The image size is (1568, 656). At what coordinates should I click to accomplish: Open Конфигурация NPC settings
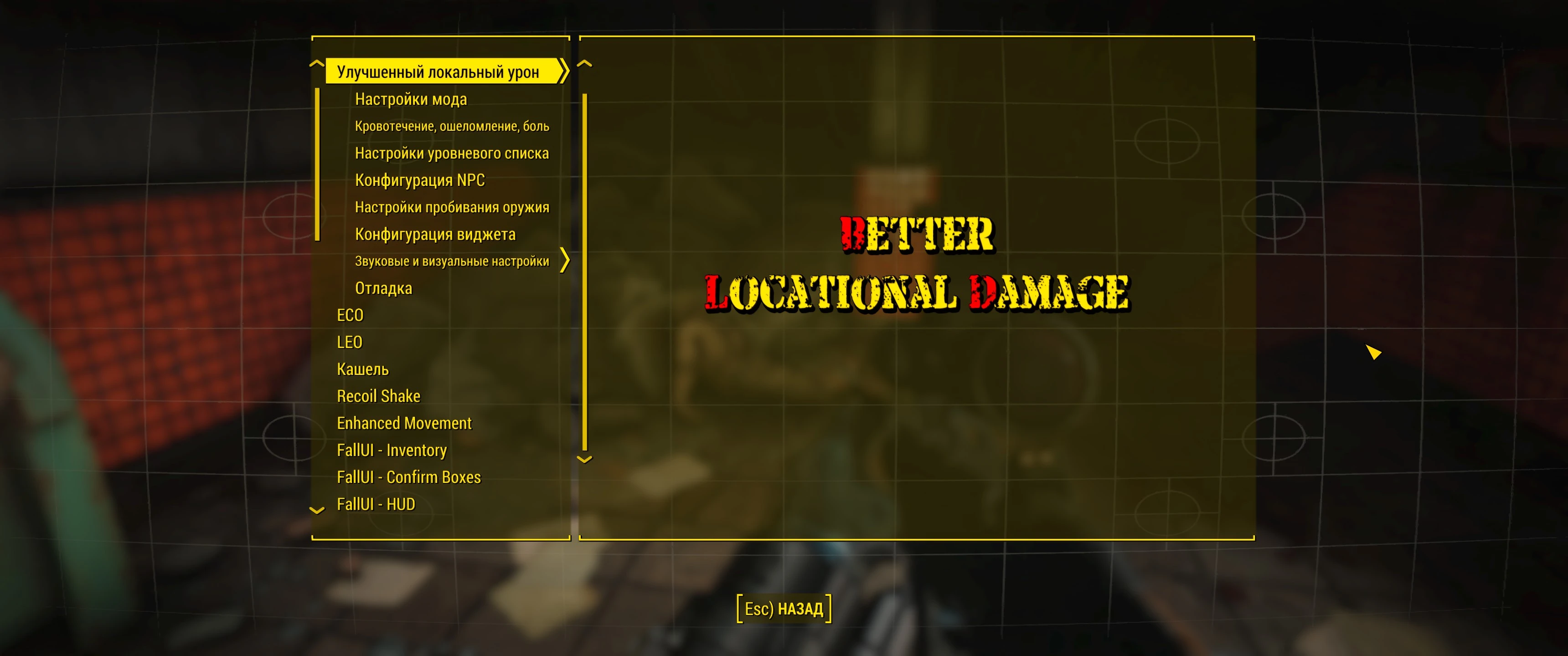[x=420, y=180]
